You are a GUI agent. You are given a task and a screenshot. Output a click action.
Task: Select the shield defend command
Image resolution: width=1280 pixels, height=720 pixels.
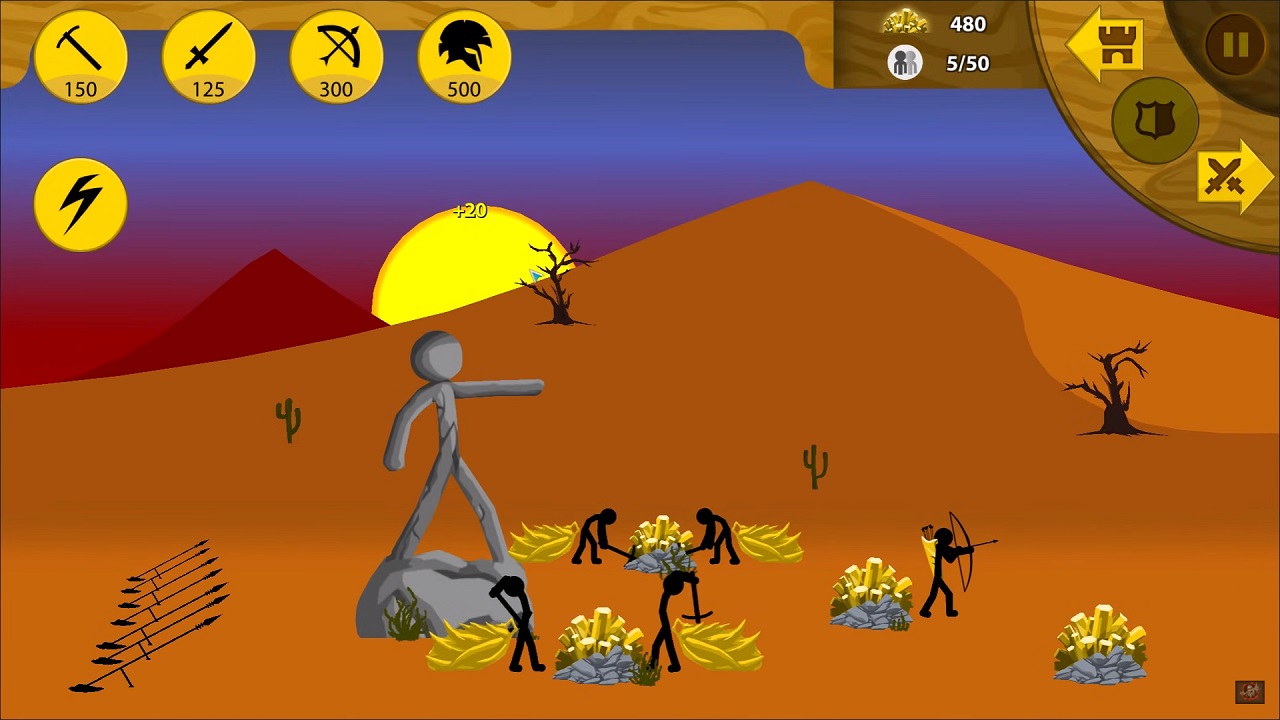click(1155, 121)
